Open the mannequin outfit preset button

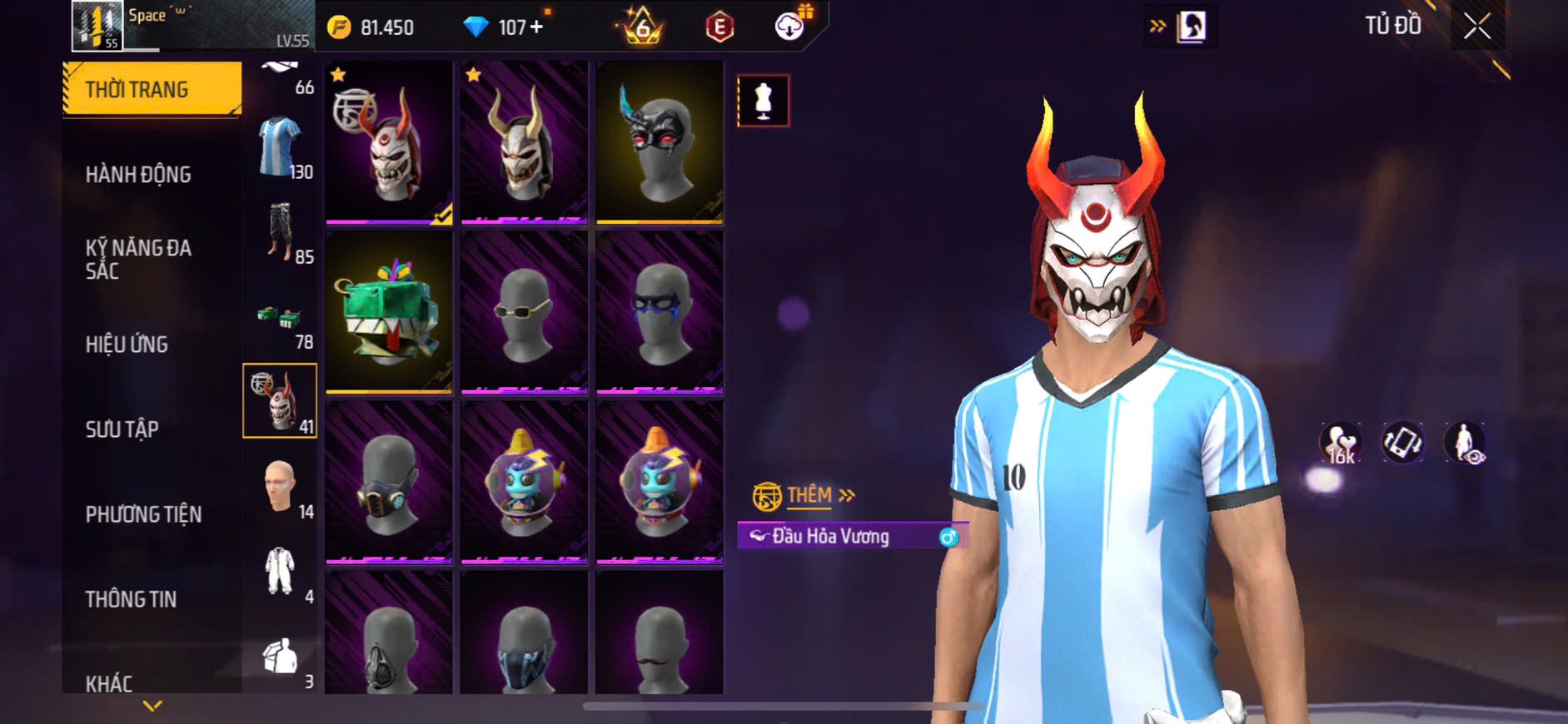click(x=763, y=101)
